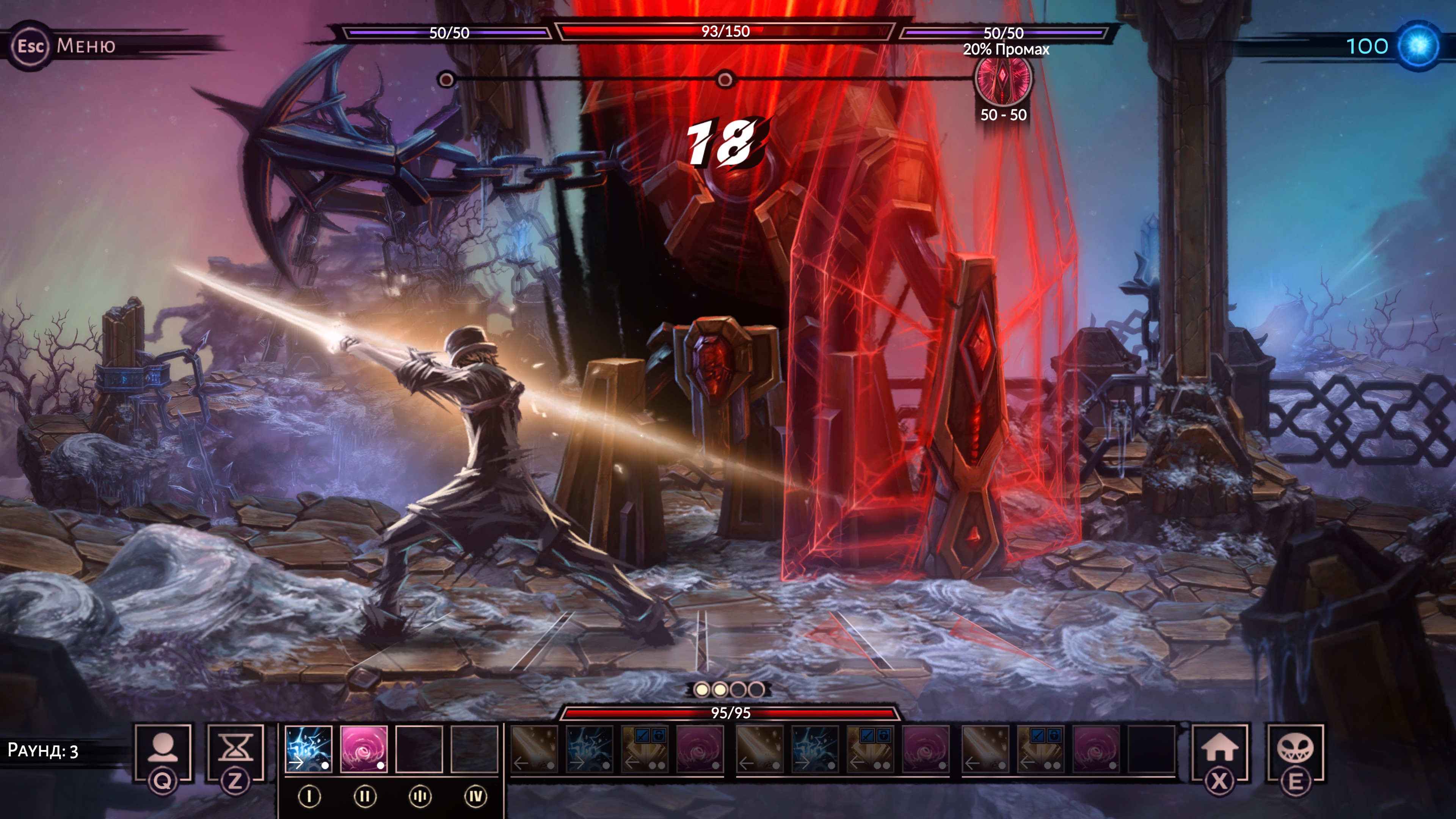Select the blue lightning dash card
Viewport: 1456px width, 819px height.
[308, 750]
